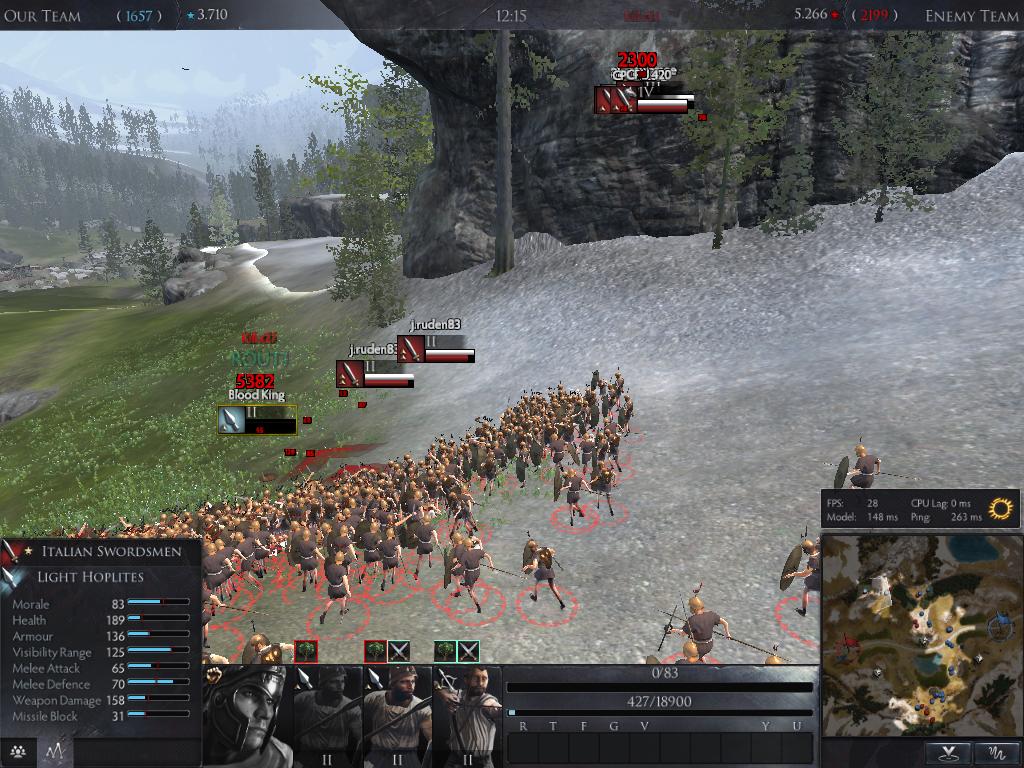This screenshot has height=768, width=1024.
Task: Click the enemy unit banner marked 2300
Action: coord(641,100)
